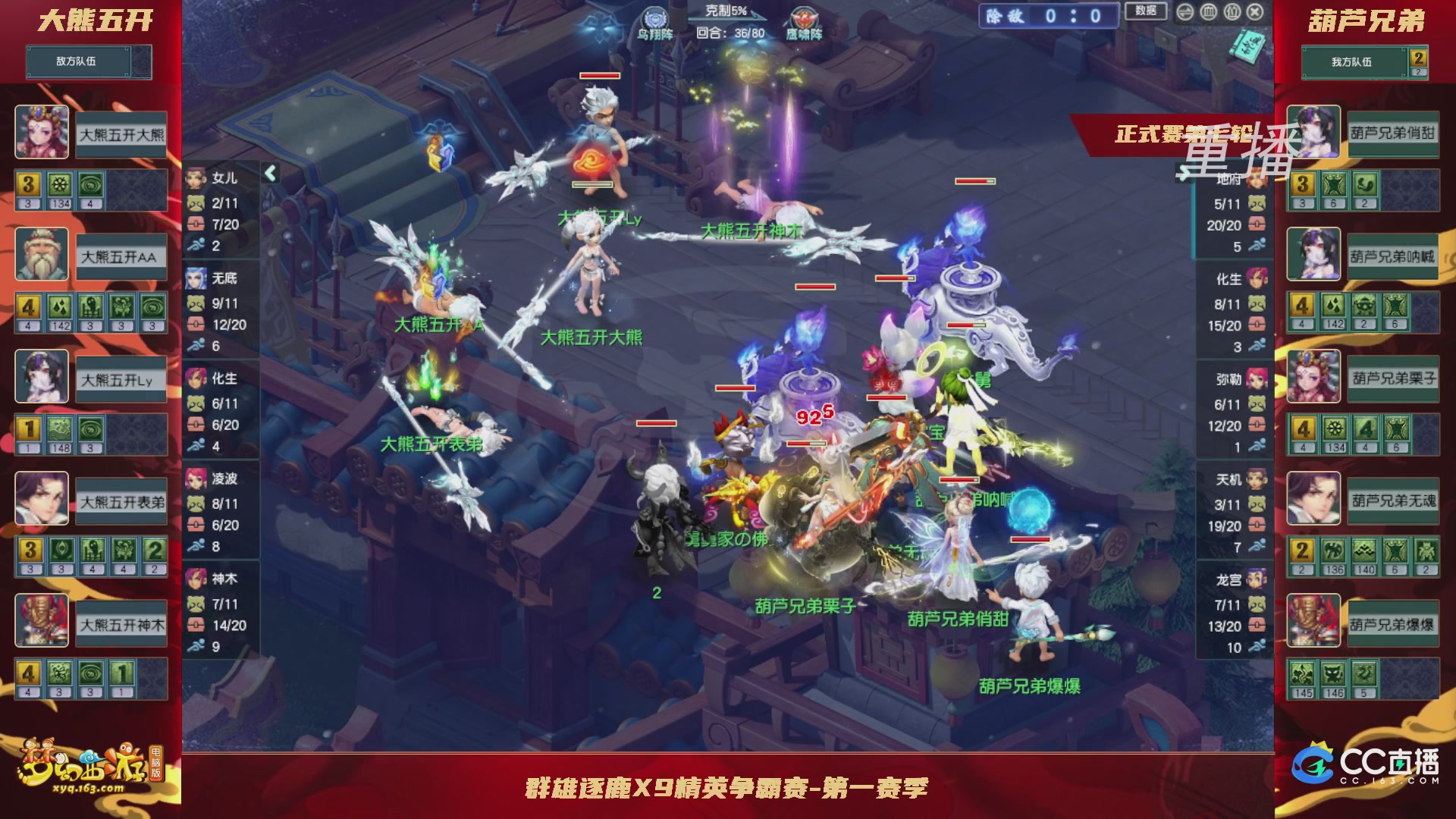The width and height of the screenshot is (1456, 819).
Task: Click the X icon at the toolbar's right end
Action: 1254,12
